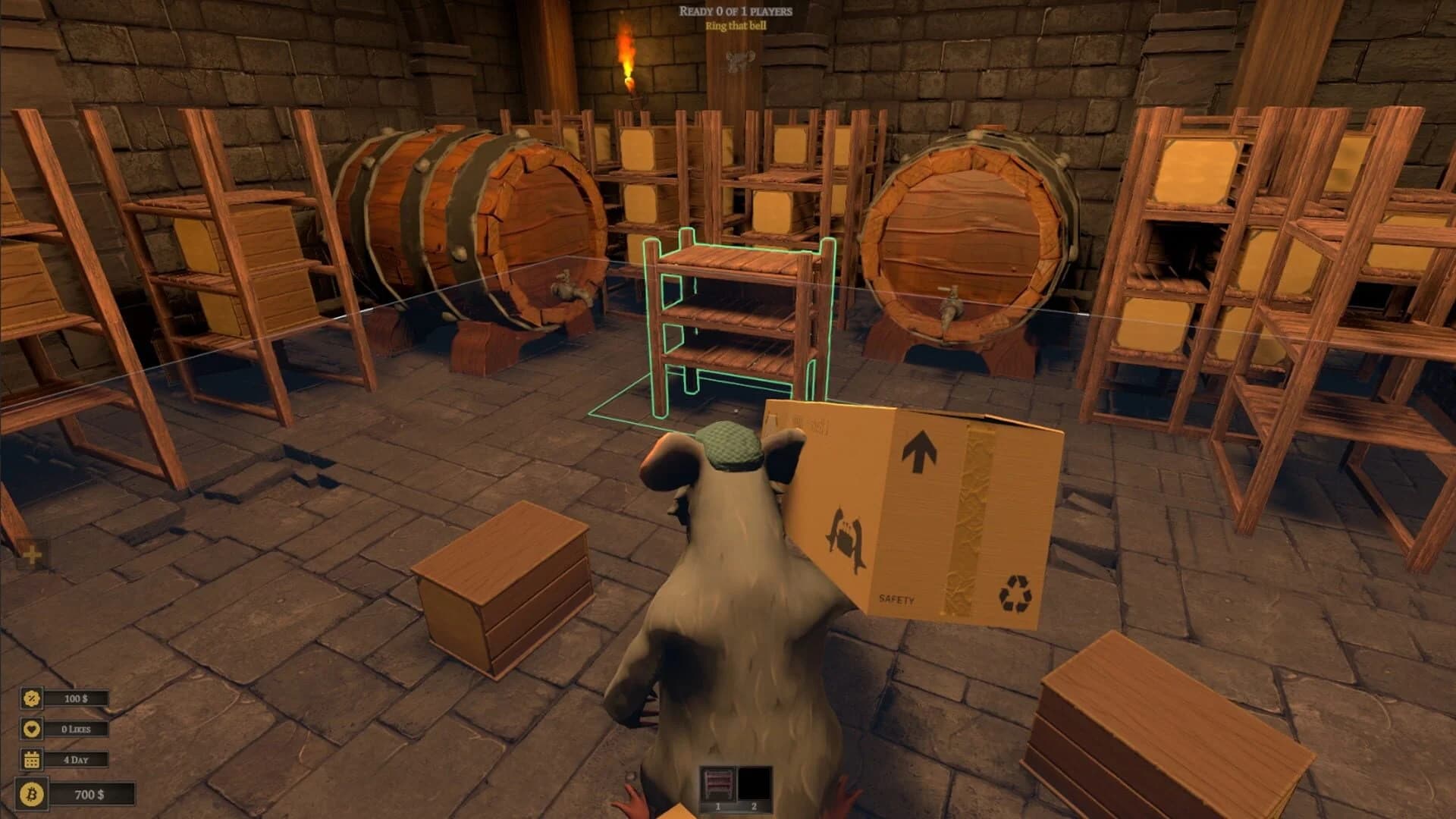The width and height of the screenshot is (1456, 819).
Task: Open the calendar Day icon
Action: click(30, 761)
